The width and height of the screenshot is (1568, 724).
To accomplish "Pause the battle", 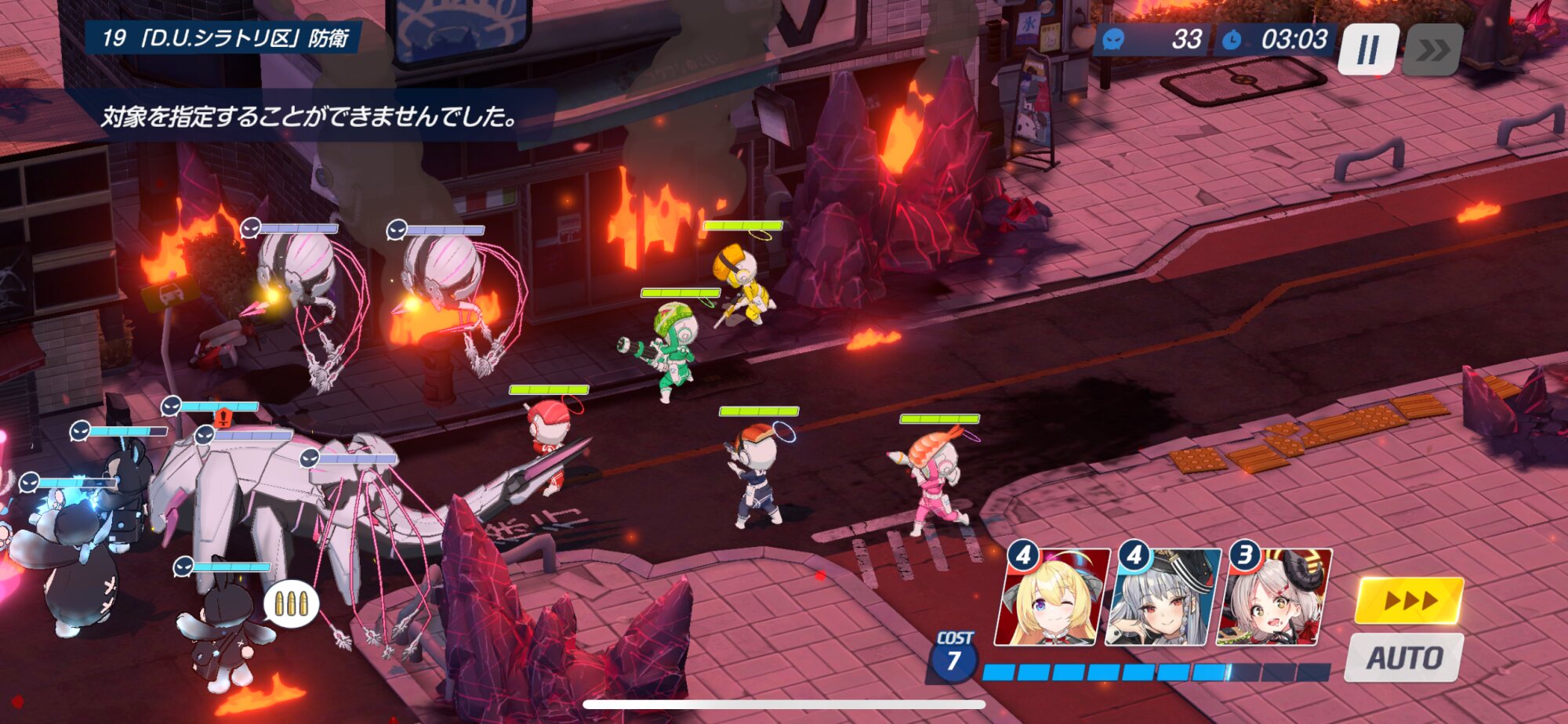I will coord(1368,49).
